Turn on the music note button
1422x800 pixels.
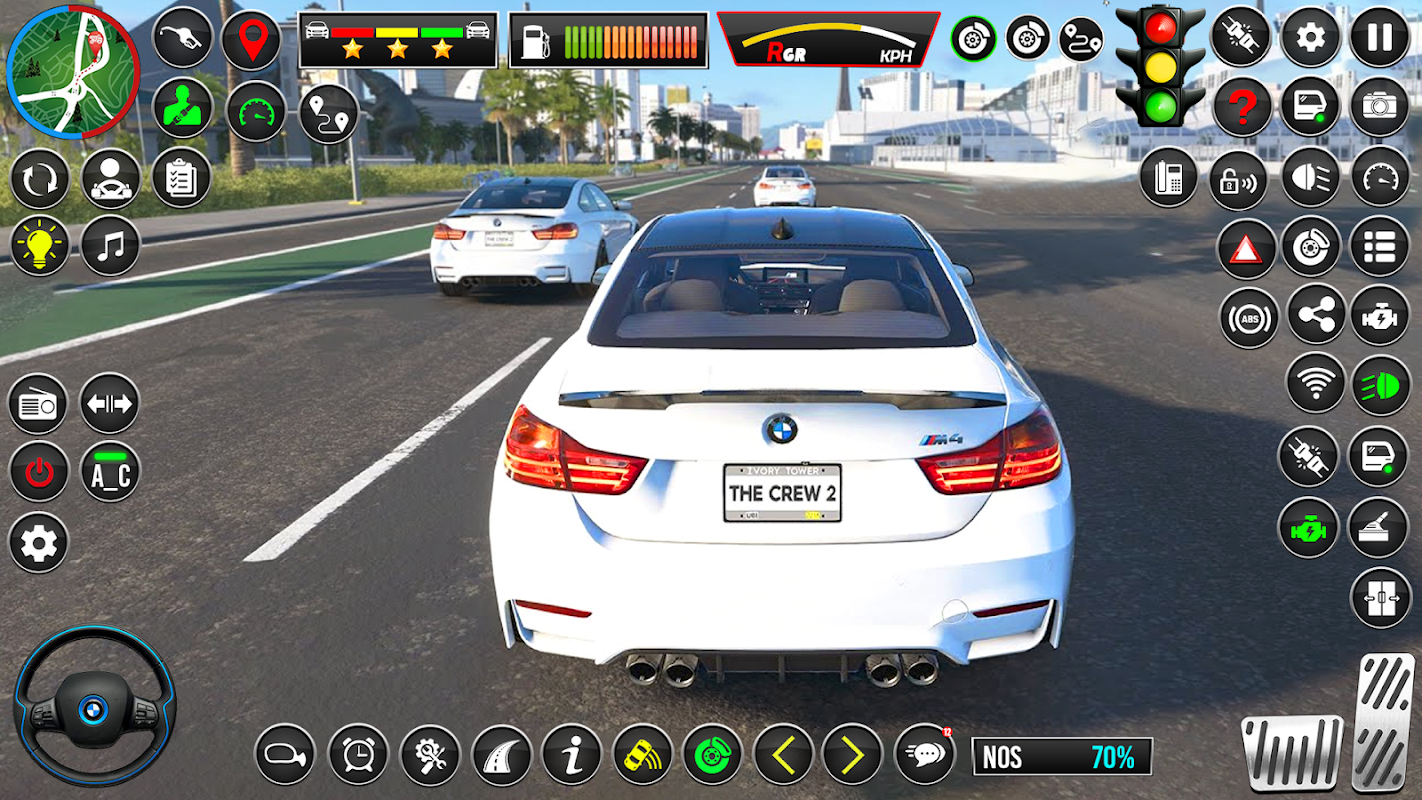110,246
